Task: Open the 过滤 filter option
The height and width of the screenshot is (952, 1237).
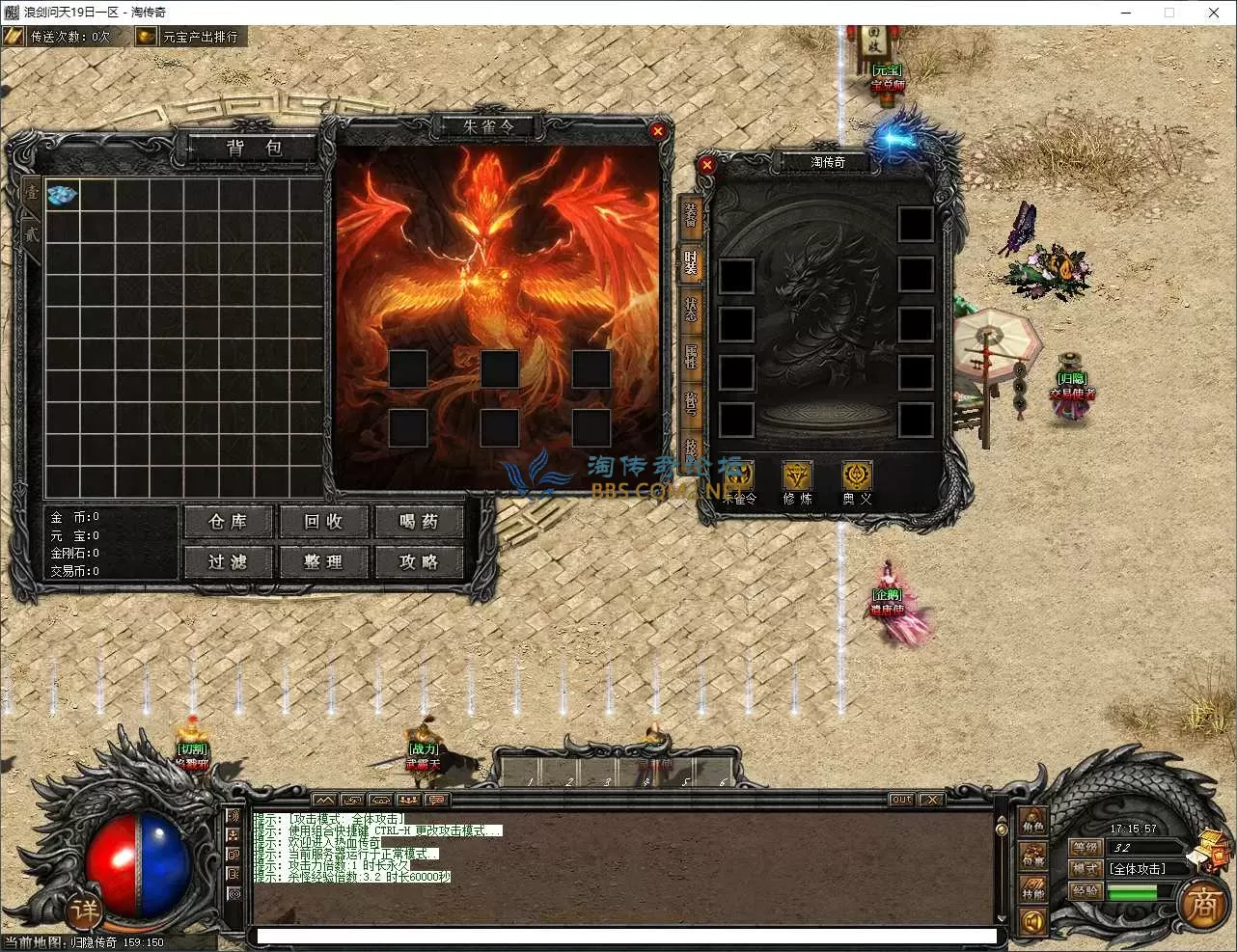Action: [x=229, y=561]
